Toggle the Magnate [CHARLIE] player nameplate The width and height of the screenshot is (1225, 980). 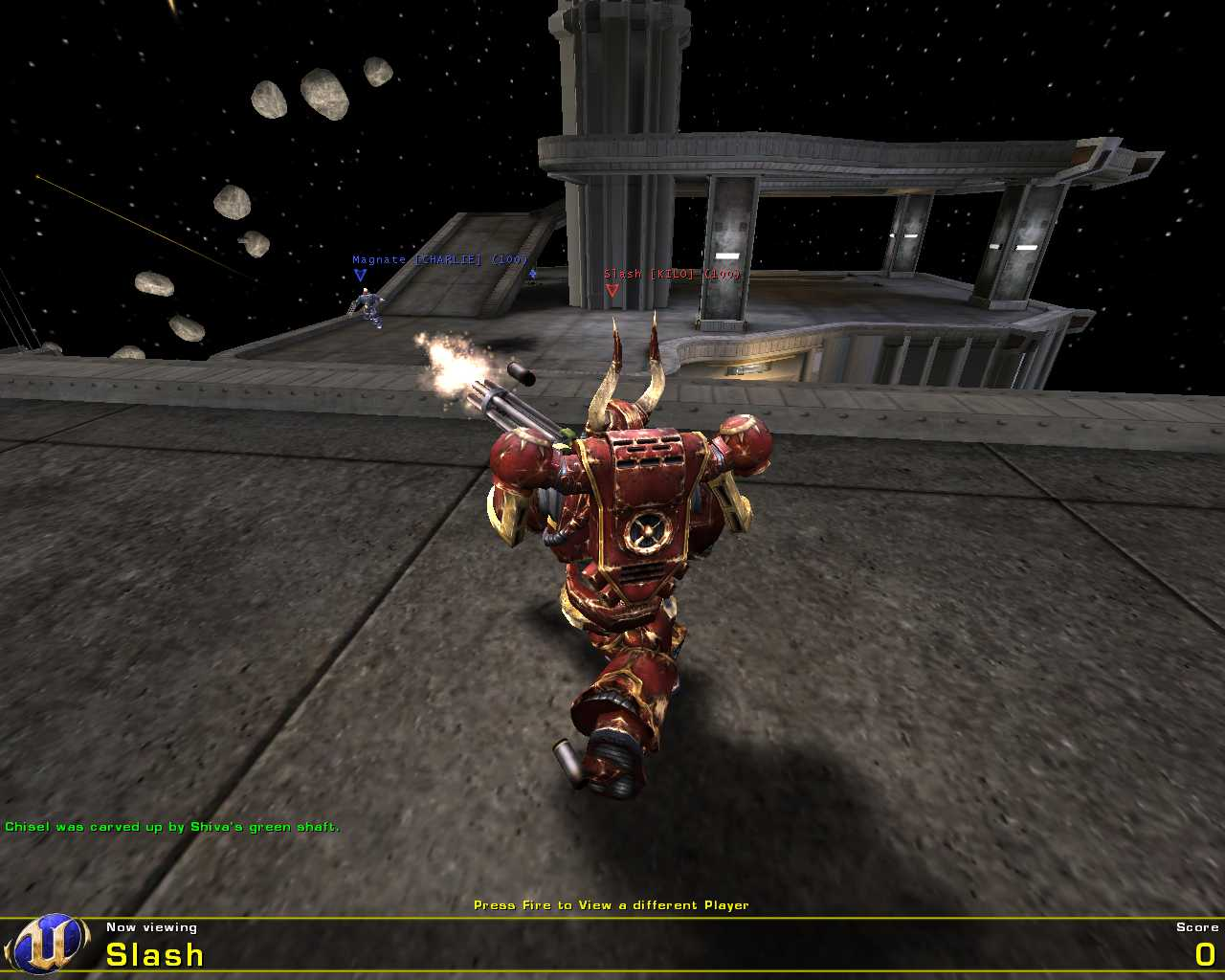pyautogui.click(x=439, y=258)
